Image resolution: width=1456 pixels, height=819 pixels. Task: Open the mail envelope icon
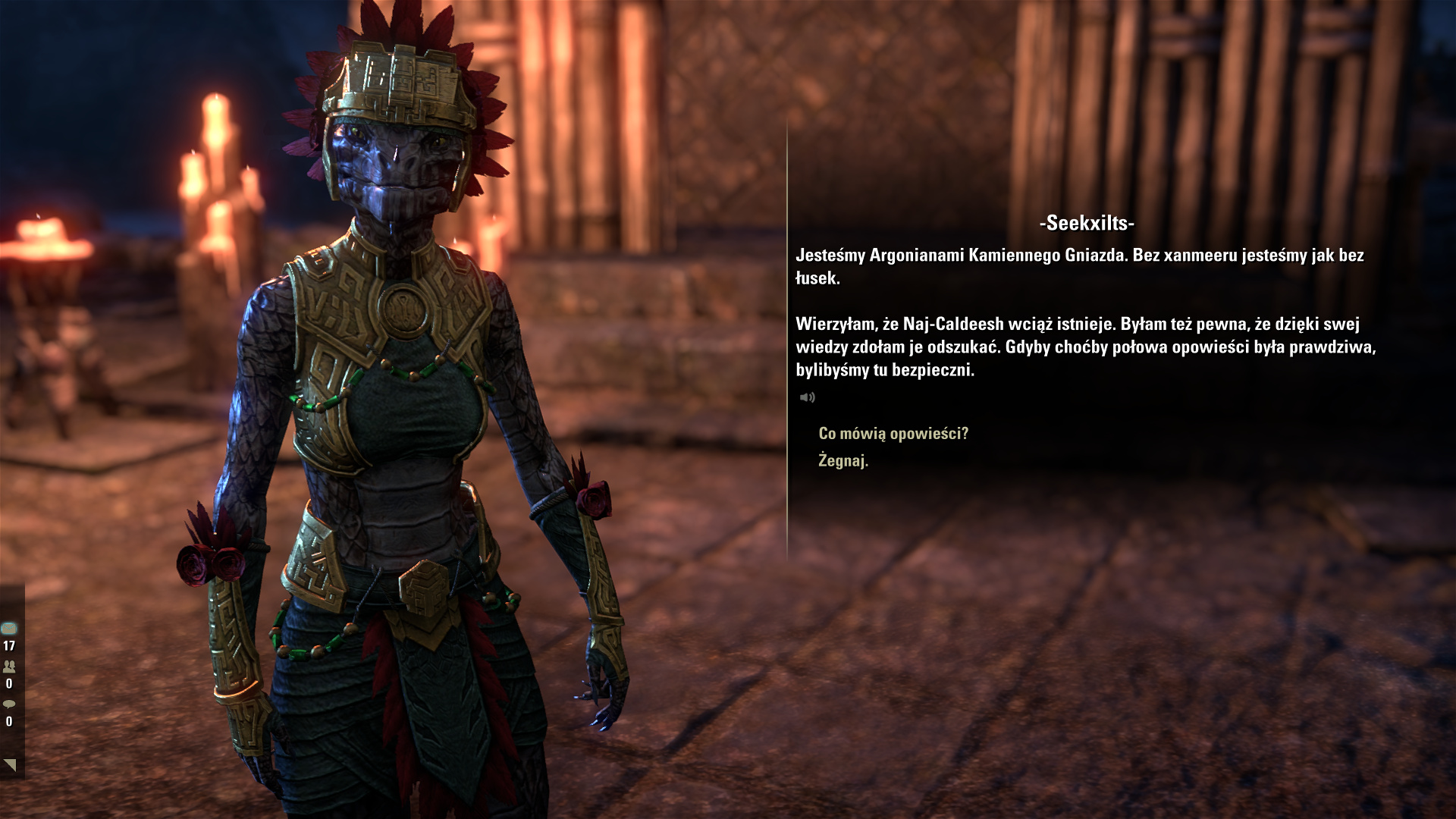pyautogui.click(x=9, y=628)
